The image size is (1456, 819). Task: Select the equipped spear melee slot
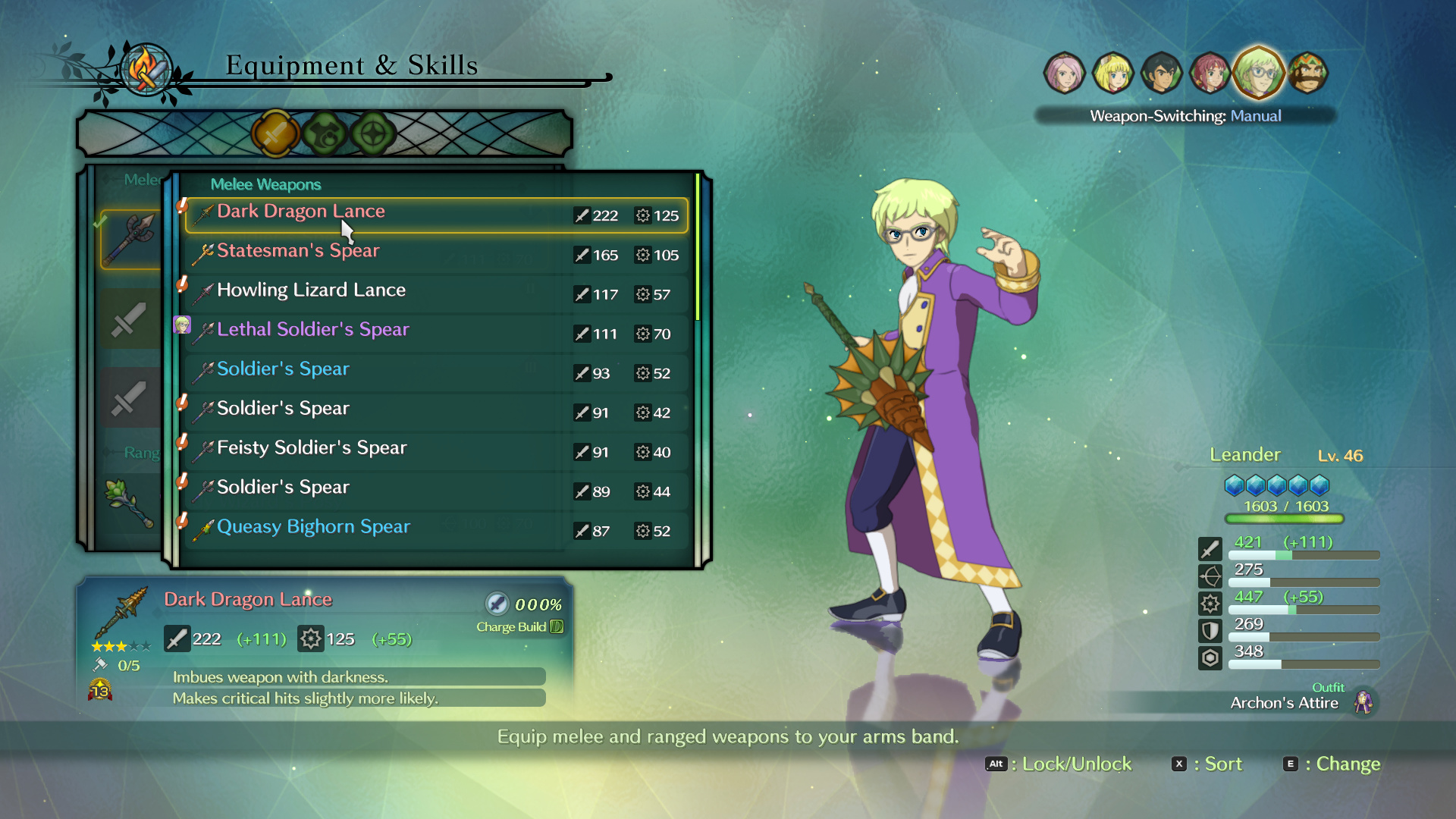pyautogui.click(x=130, y=239)
